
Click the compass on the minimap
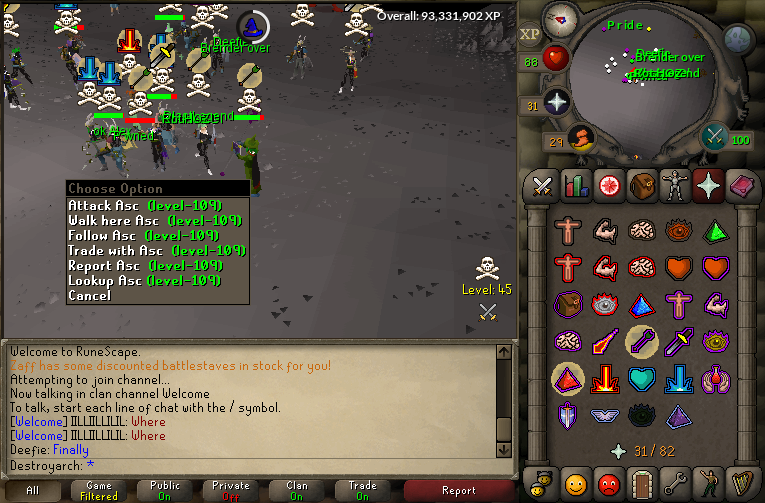[x=560, y=18]
